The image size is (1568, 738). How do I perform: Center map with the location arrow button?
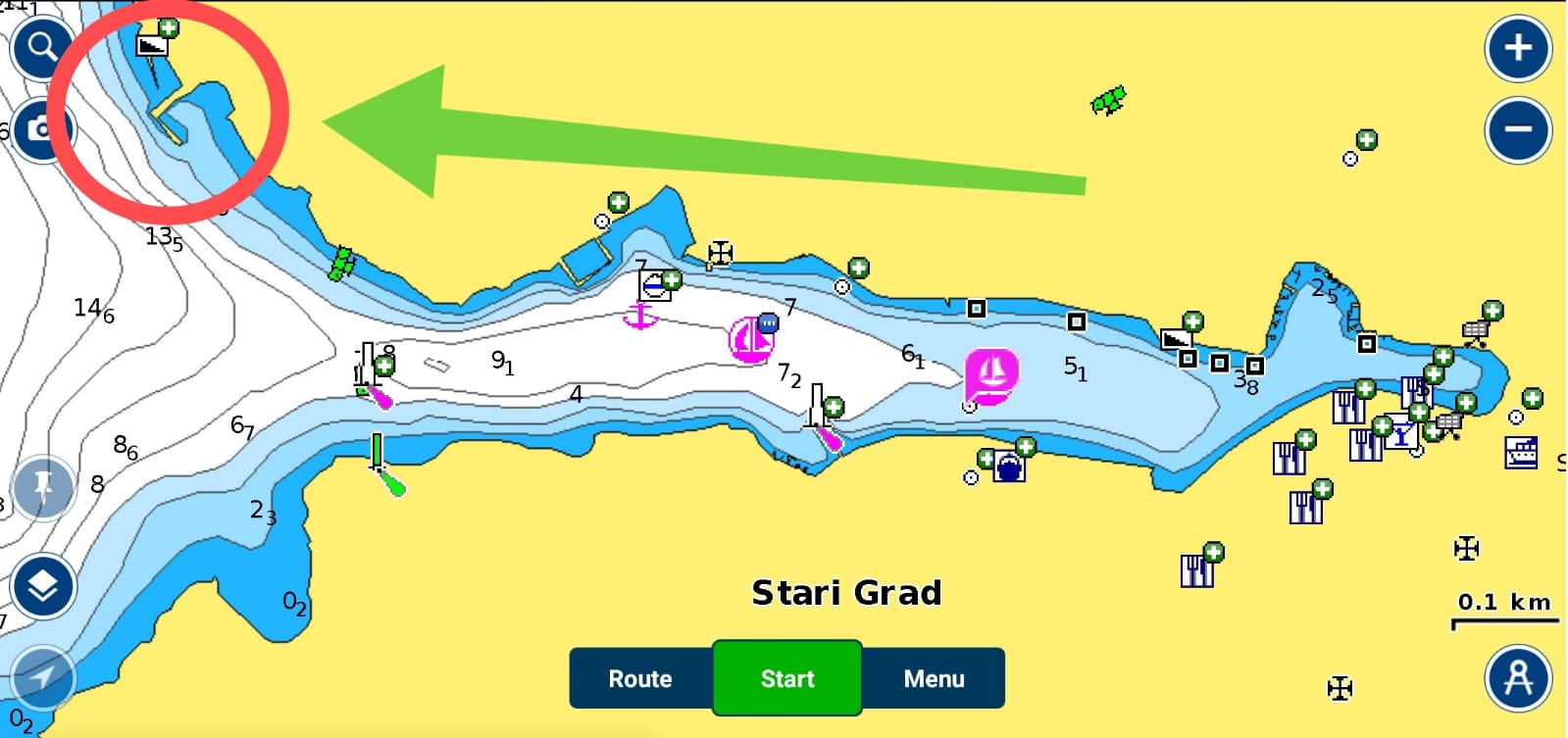(x=42, y=678)
